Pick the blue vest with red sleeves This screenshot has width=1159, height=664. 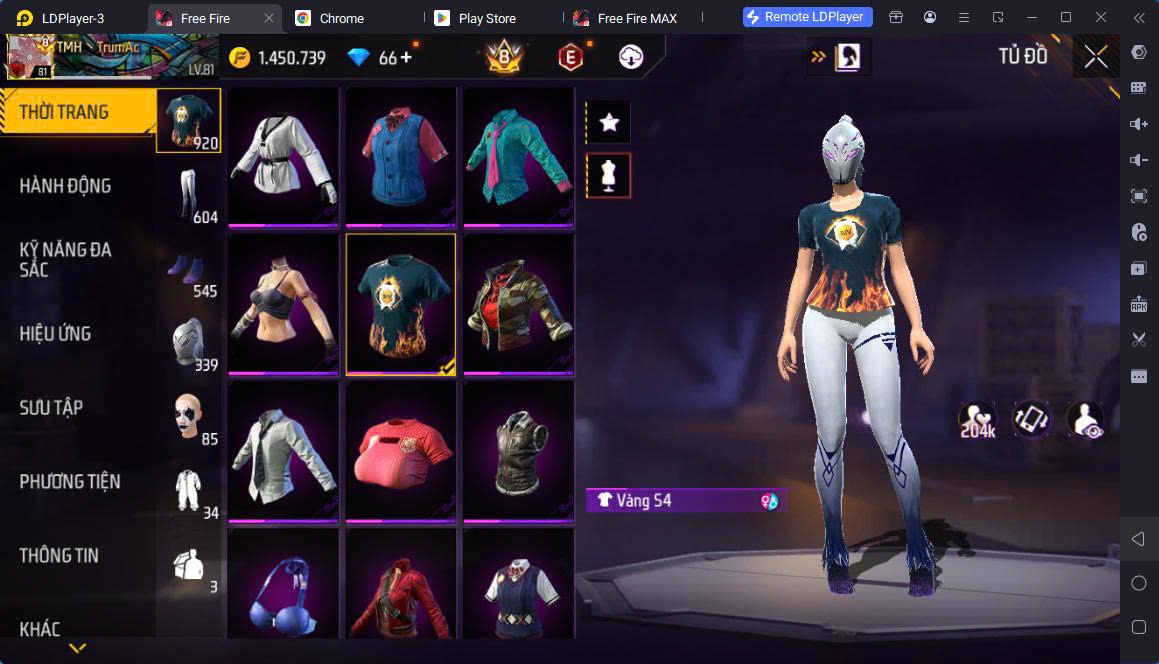pyautogui.click(x=400, y=156)
